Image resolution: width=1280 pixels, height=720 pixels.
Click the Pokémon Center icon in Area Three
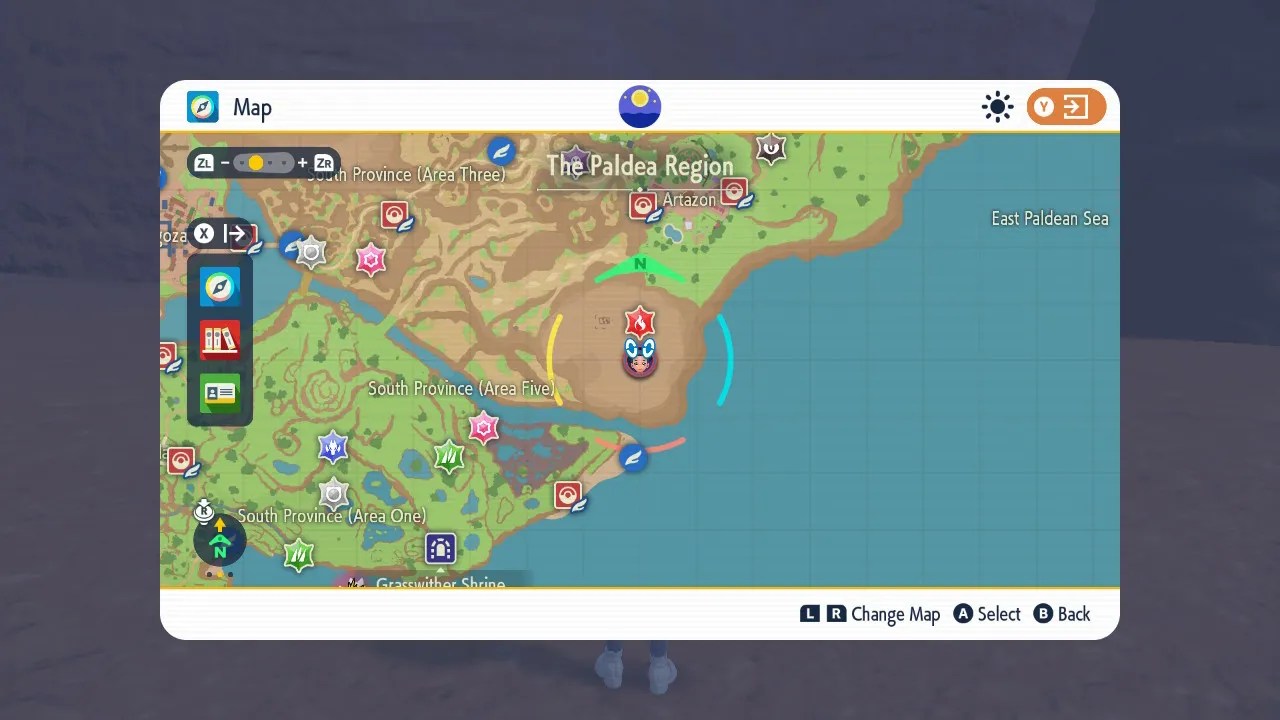coord(395,214)
